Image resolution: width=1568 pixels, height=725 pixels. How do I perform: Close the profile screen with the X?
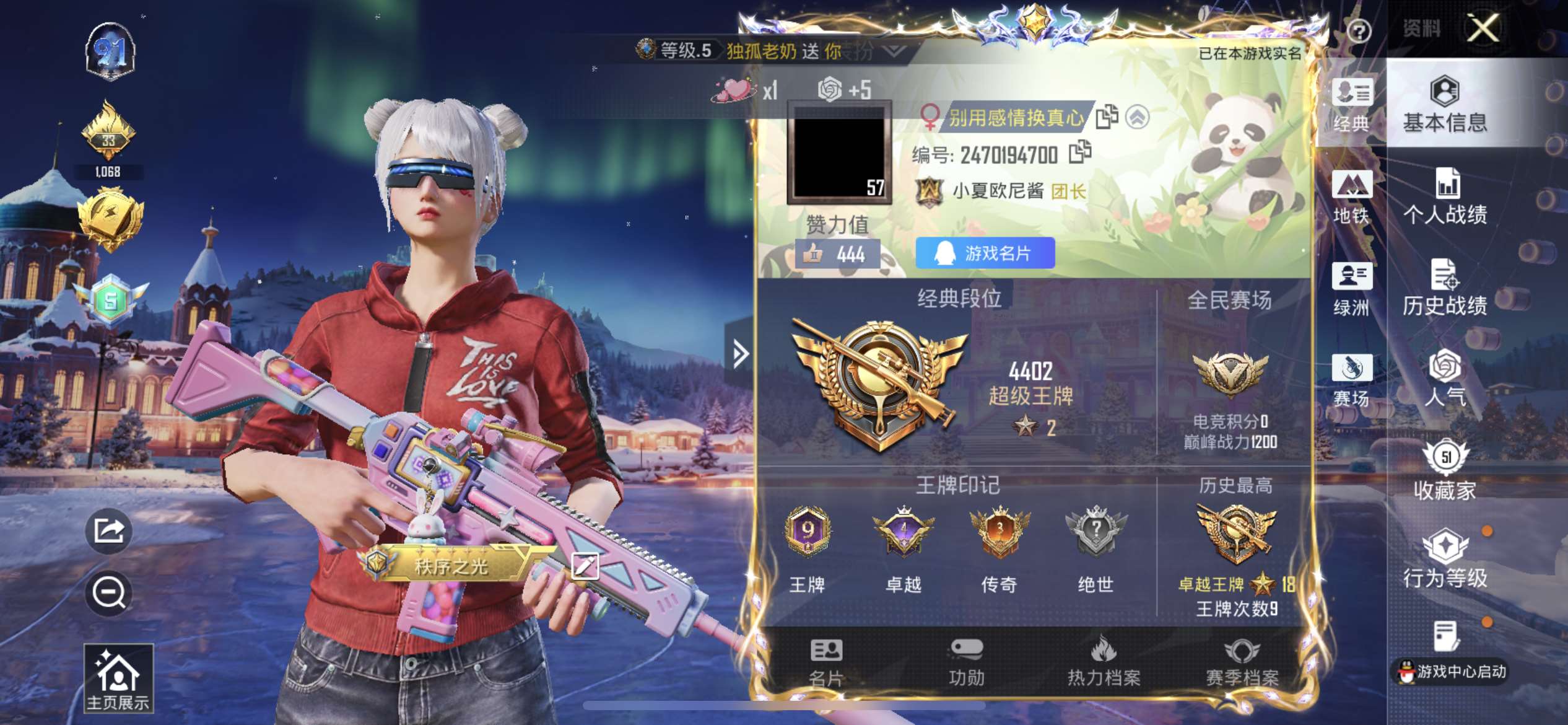point(1483,28)
